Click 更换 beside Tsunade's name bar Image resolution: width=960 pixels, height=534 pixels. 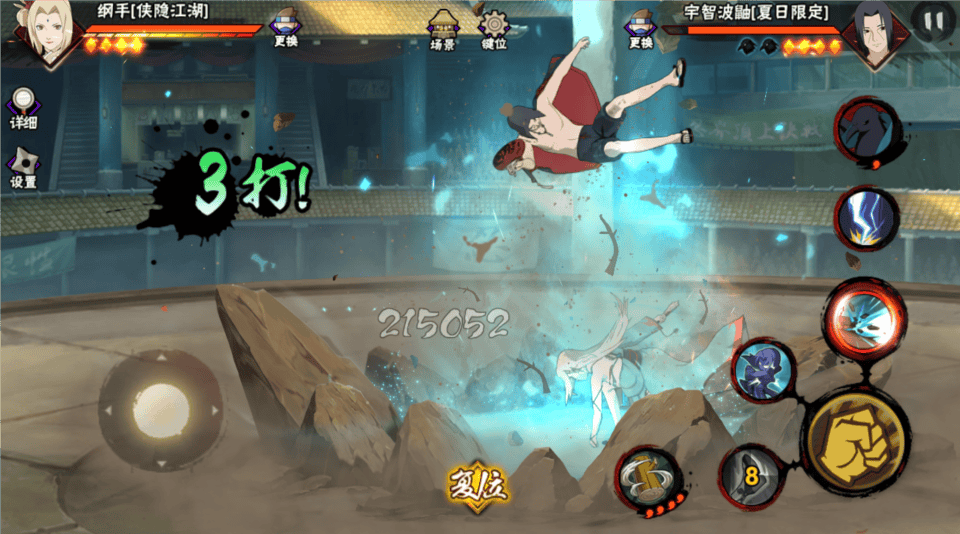286,29
